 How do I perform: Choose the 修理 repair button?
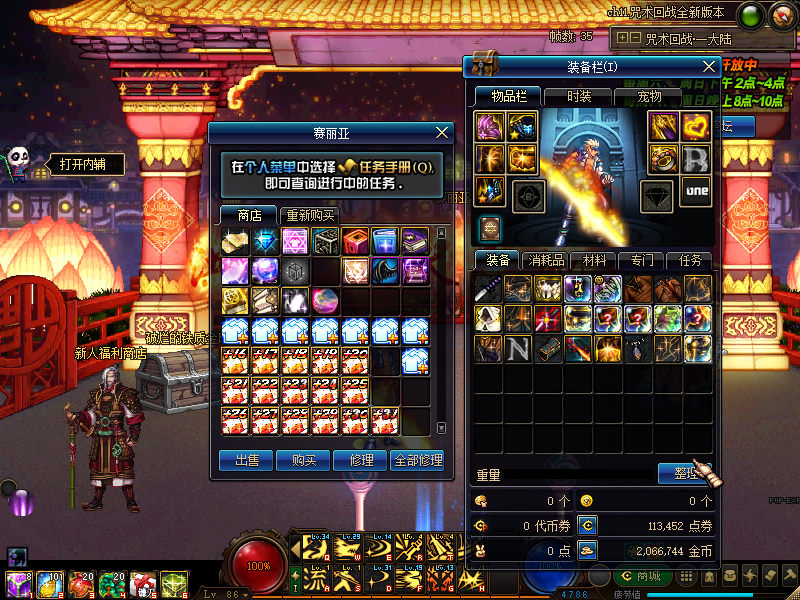pyautogui.click(x=361, y=460)
